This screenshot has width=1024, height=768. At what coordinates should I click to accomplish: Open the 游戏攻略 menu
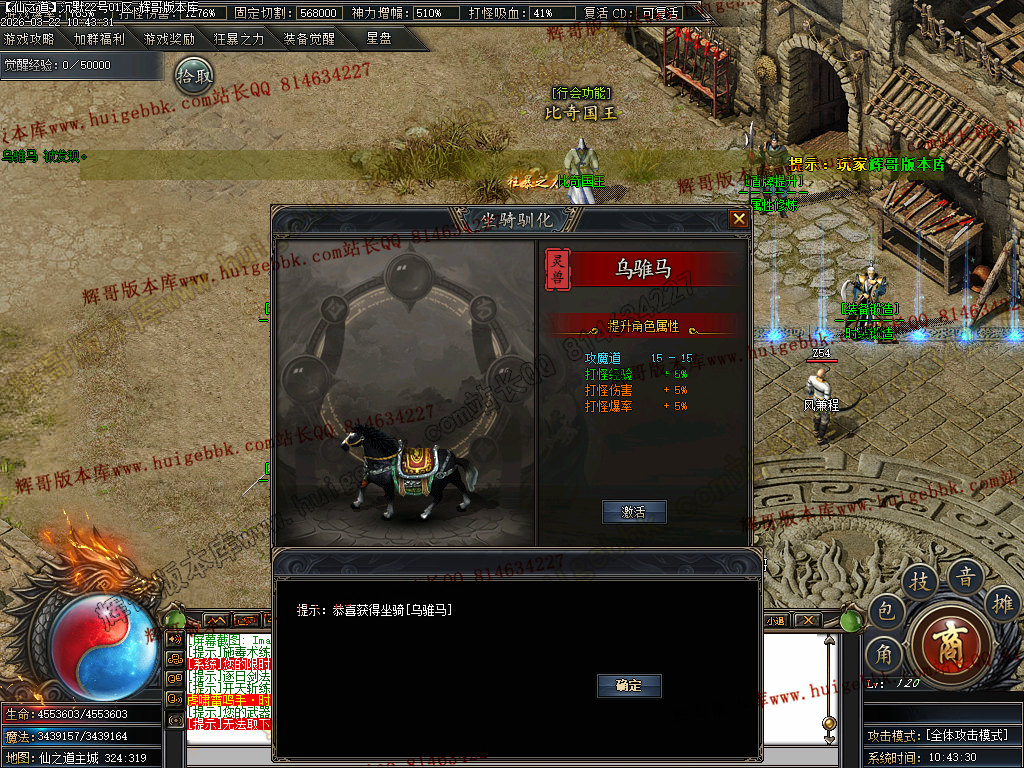click(x=30, y=40)
